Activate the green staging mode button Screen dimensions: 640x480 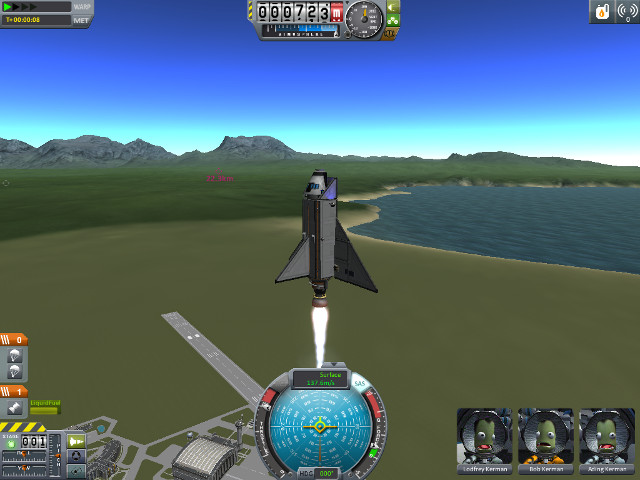pyautogui.click(x=75, y=440)
